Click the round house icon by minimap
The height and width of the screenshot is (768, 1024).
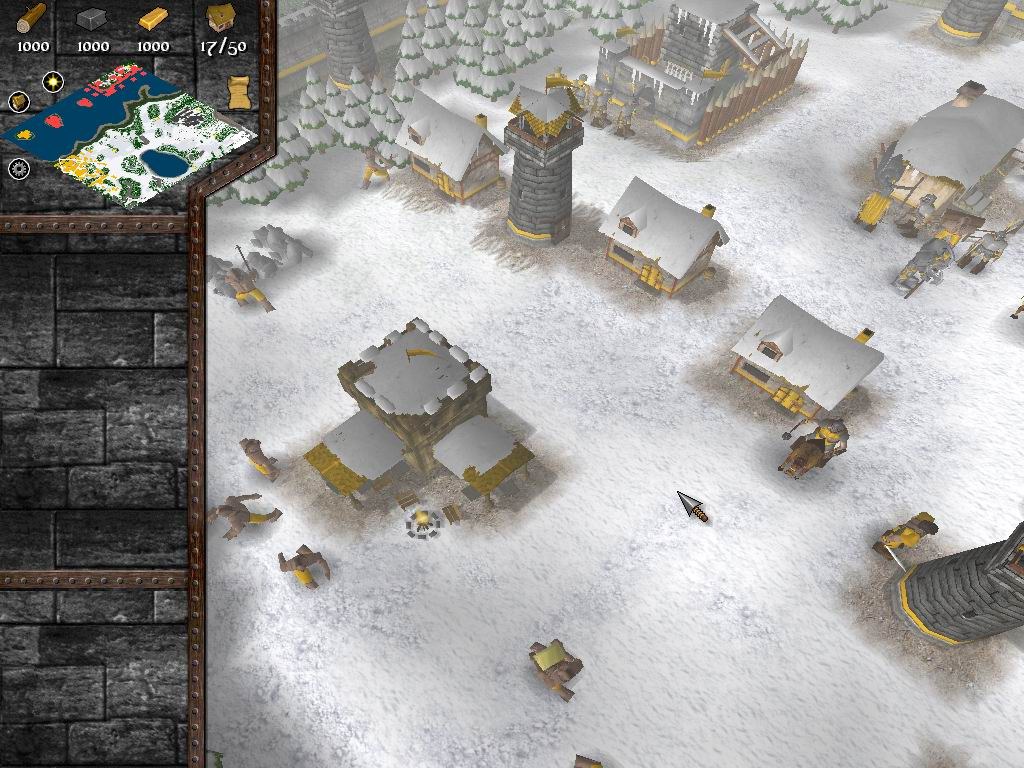point(18,101)
